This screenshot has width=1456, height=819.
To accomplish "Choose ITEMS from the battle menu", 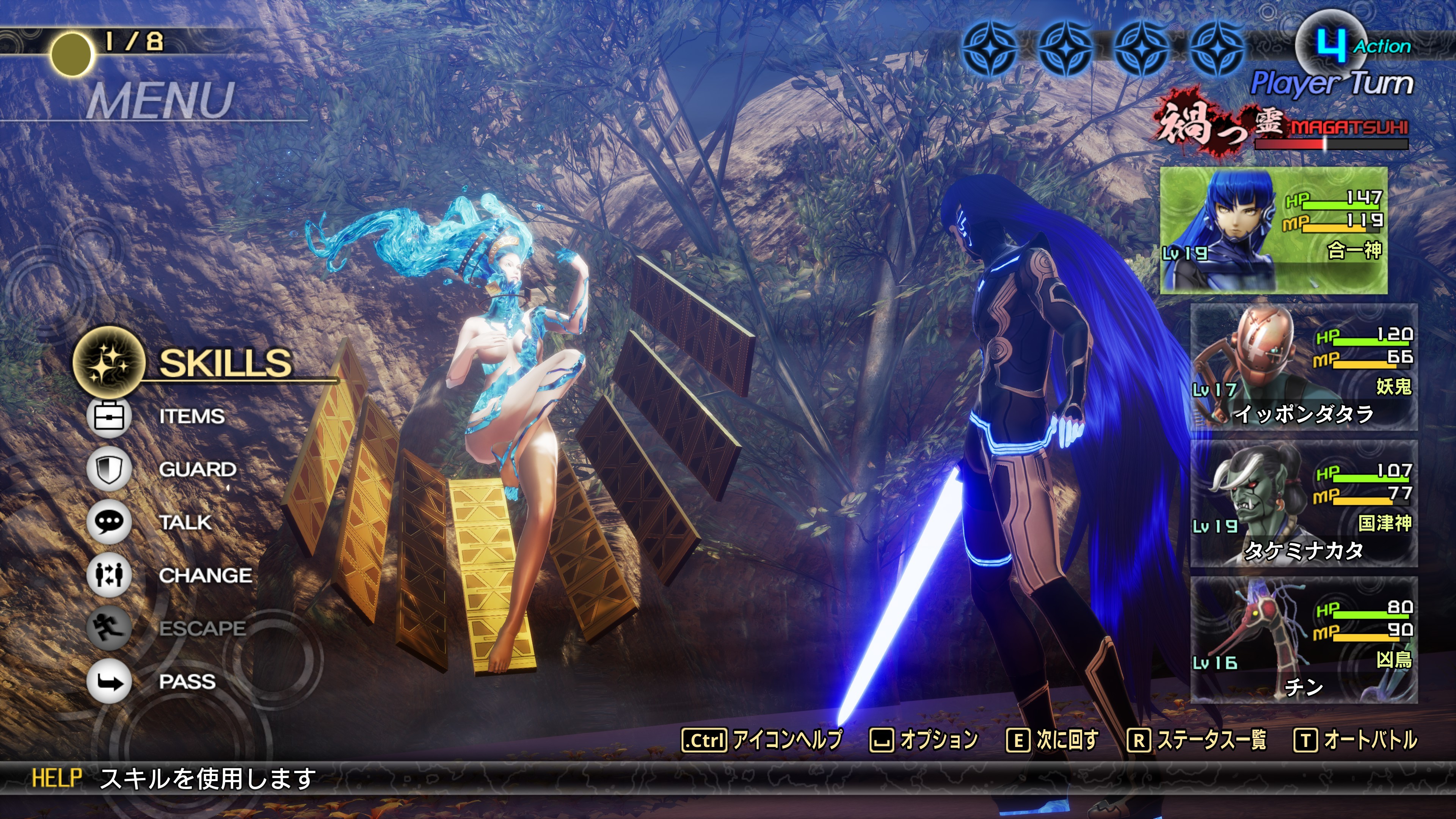I will [191, 417].
